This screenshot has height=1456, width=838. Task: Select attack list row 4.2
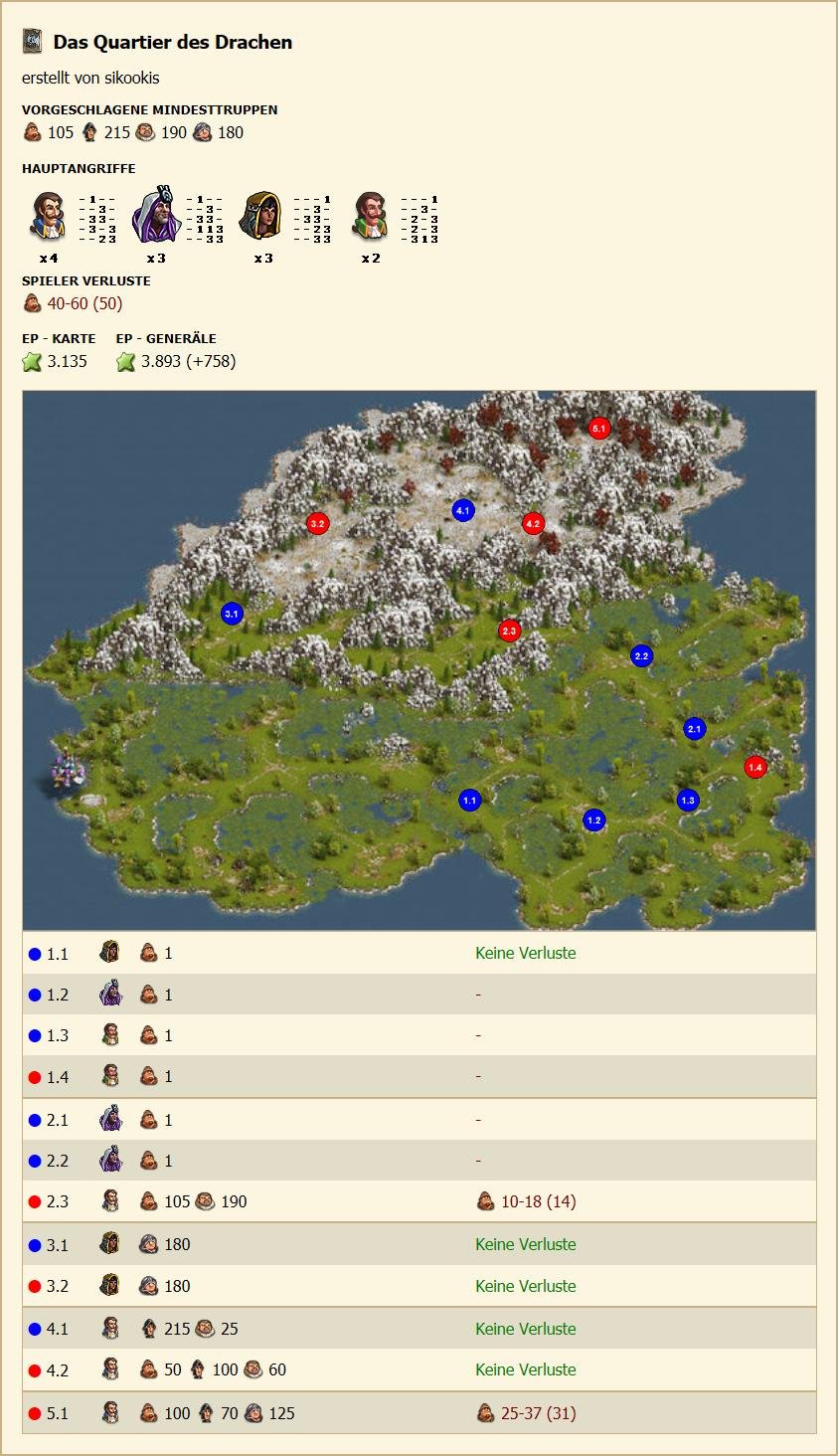click(x=419, y=1369)
